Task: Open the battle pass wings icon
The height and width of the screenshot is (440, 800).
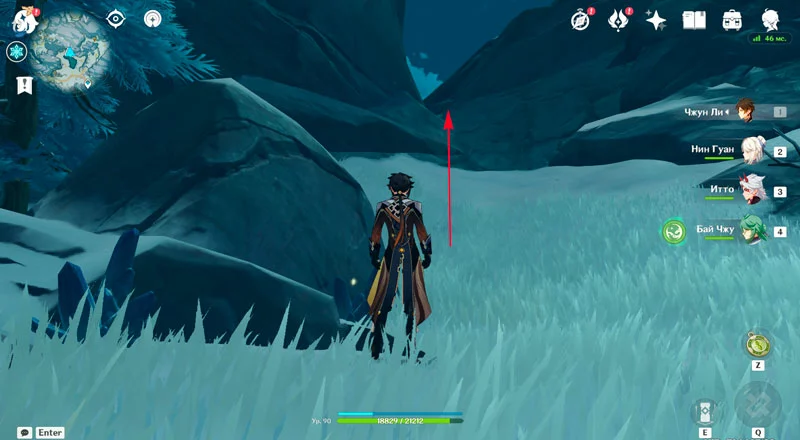Action: pyautogui.click(x=619, y=19)
